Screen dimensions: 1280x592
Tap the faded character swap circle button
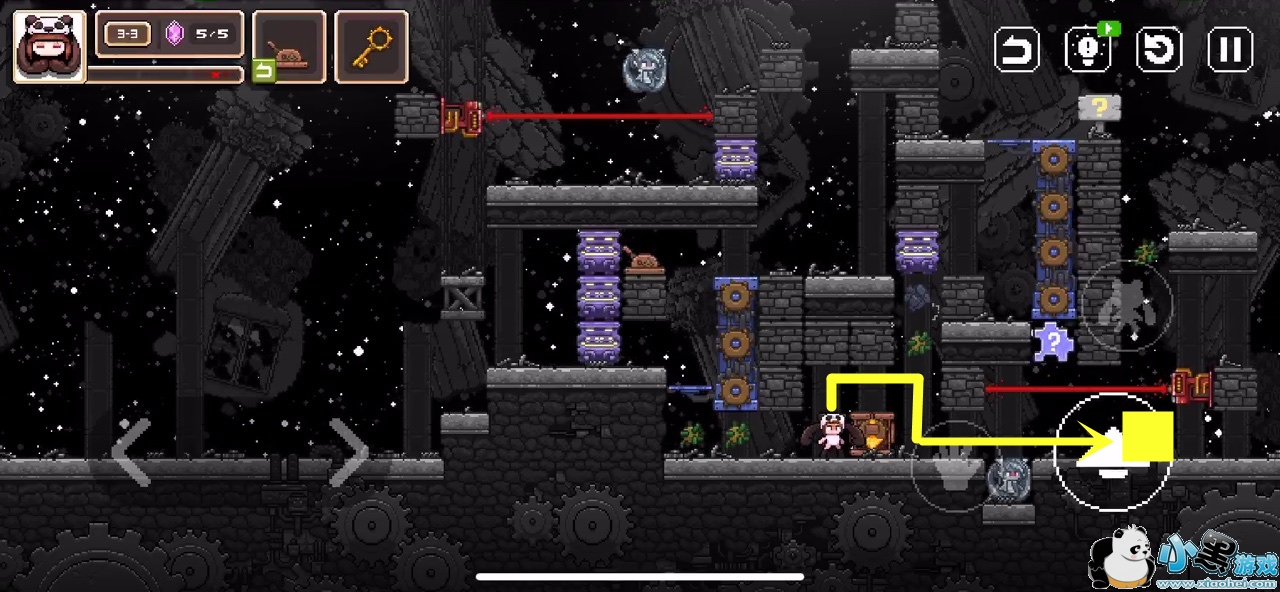tap(1127, 304)
